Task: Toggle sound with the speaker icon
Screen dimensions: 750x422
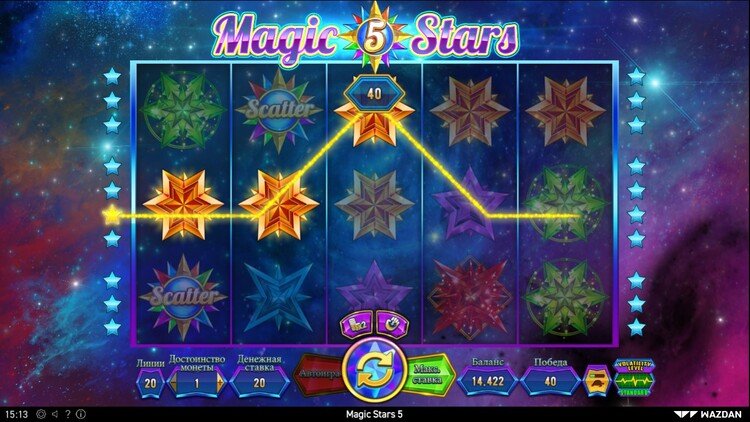Action: point(52,414)
